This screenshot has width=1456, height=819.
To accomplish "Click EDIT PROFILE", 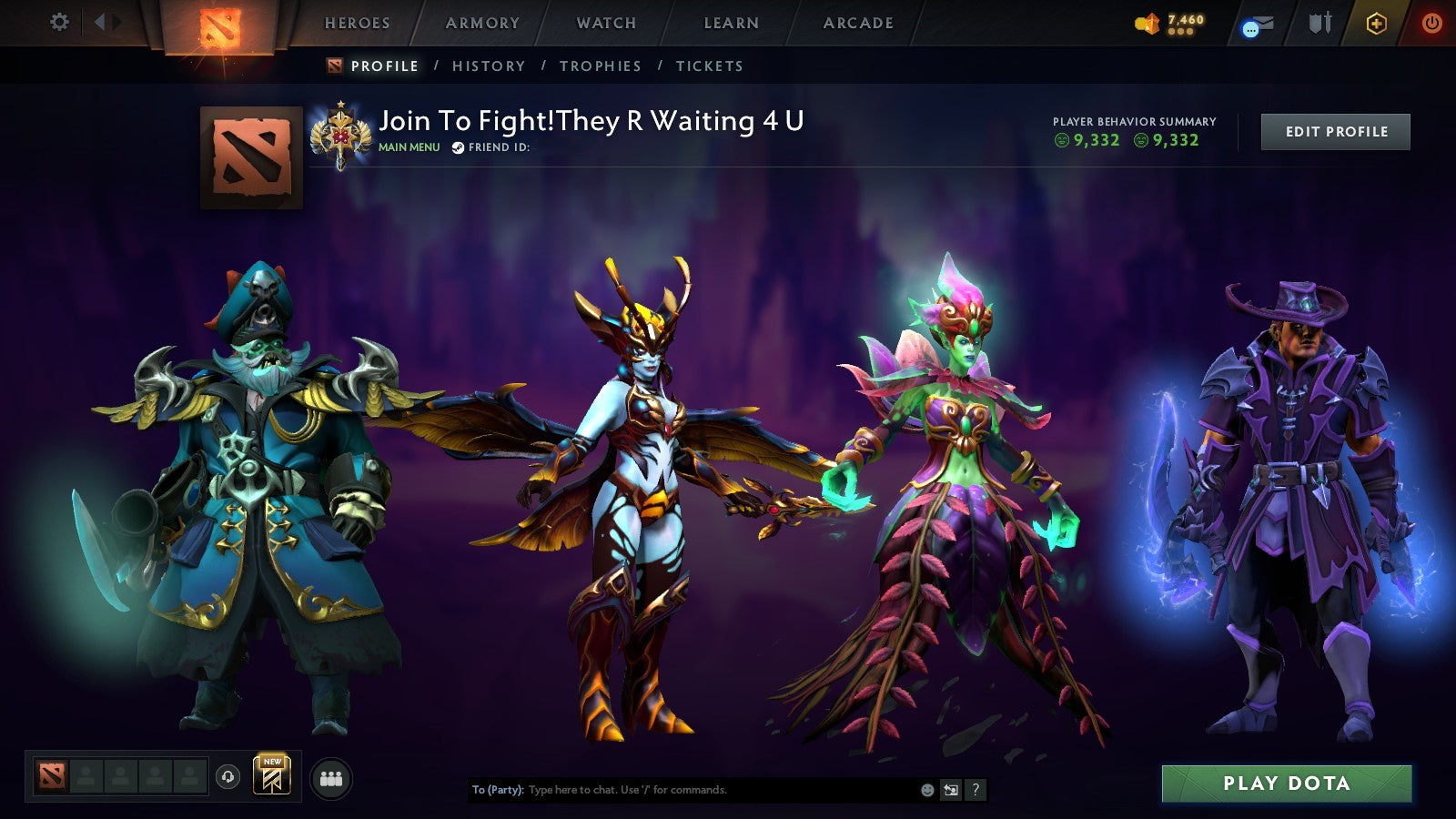I will coord(1334,131).
